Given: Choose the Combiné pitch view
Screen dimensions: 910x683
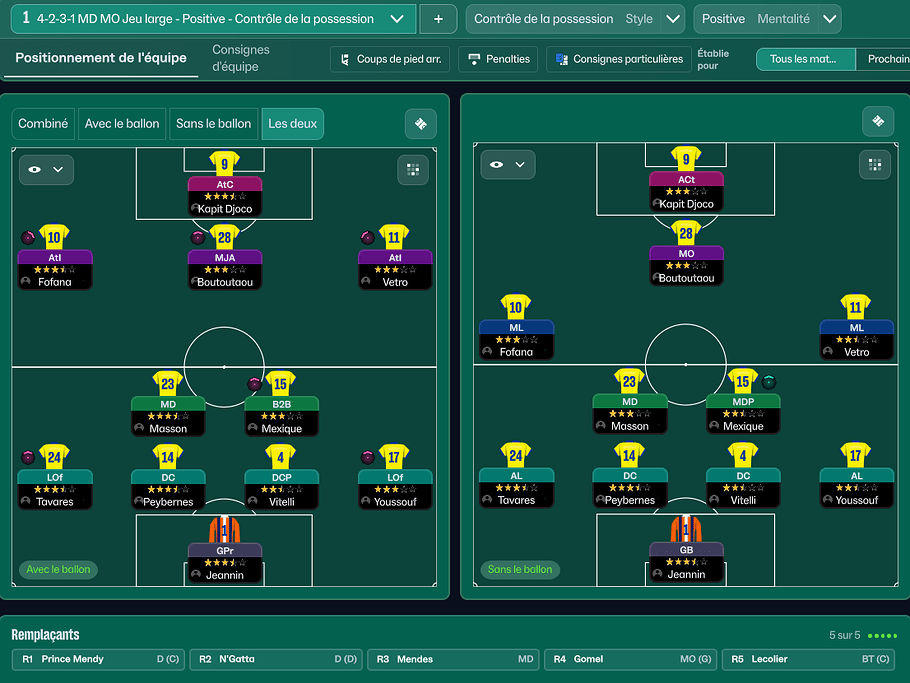Looking at the screenshot, I should (44, 124).
